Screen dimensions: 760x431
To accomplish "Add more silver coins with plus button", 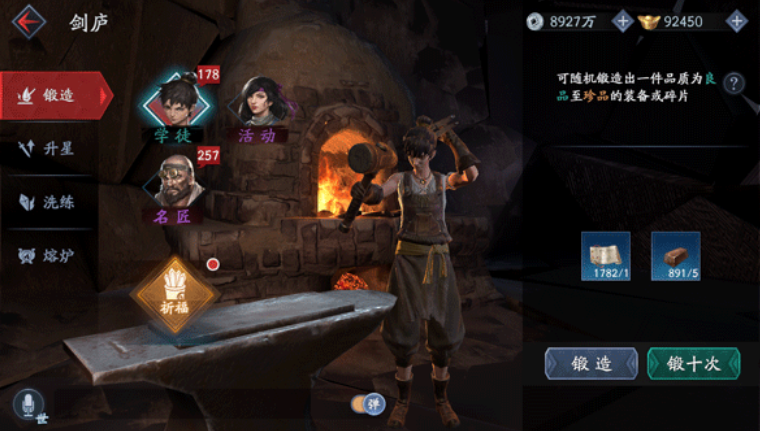I will [x=622, y=21].
